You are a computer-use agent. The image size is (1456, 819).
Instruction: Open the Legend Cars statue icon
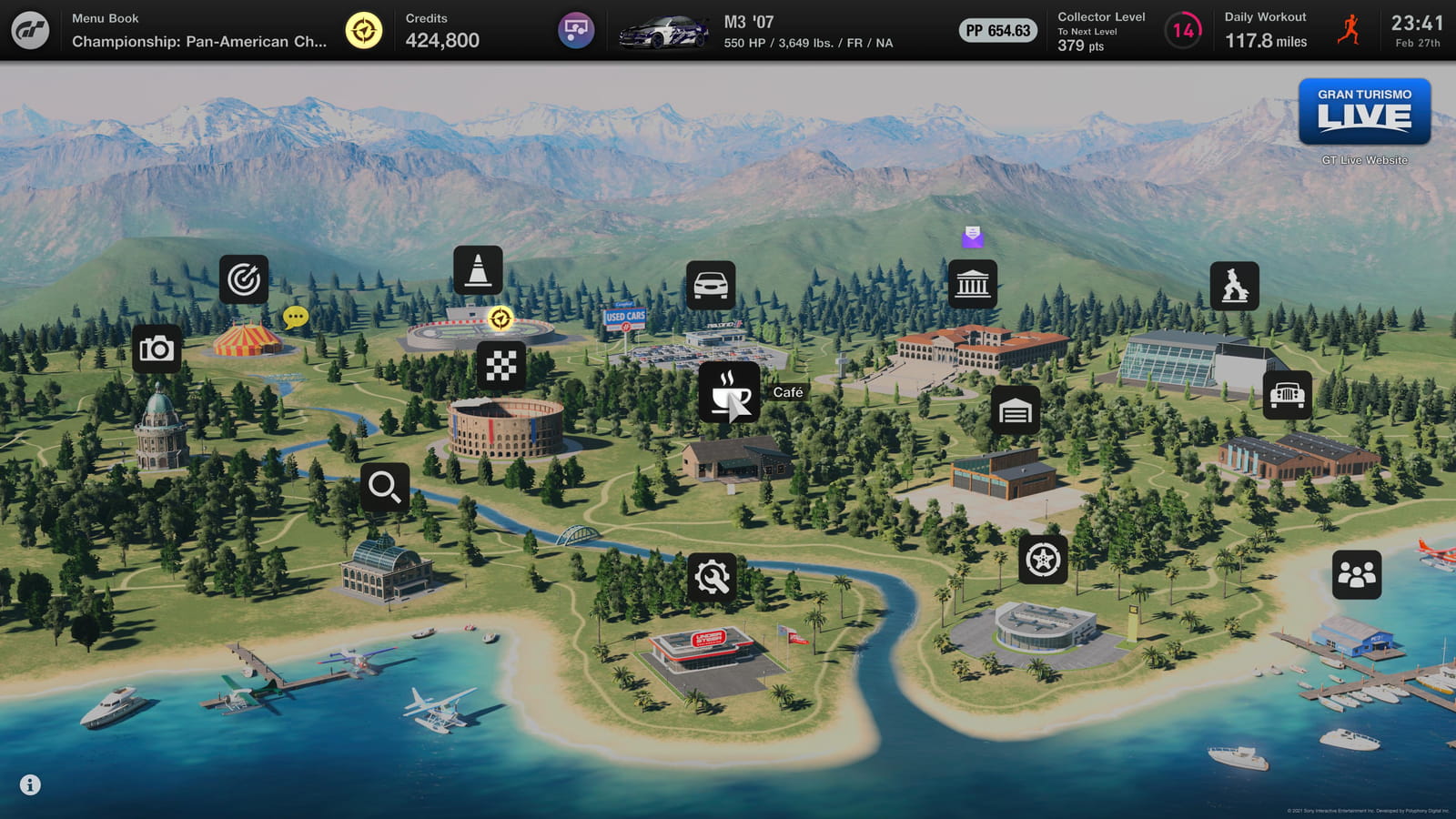coord(1234,287)
